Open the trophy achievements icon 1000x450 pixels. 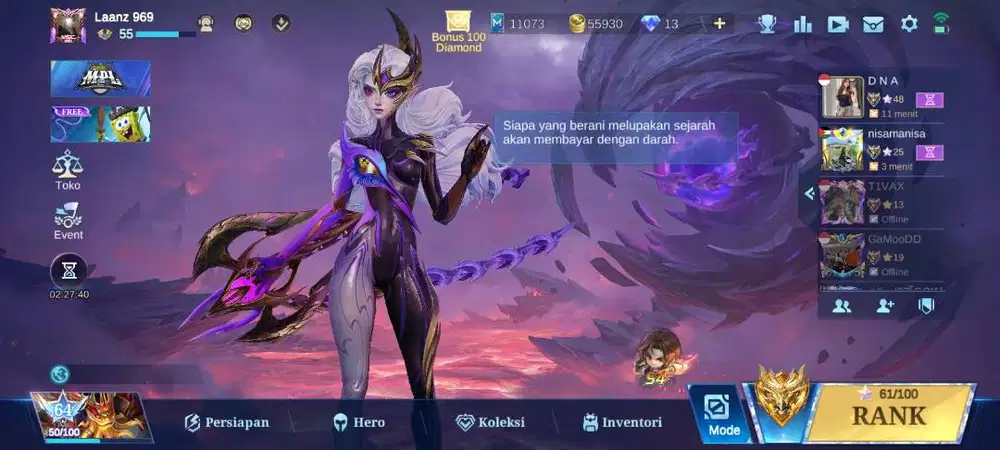(767, 23)
